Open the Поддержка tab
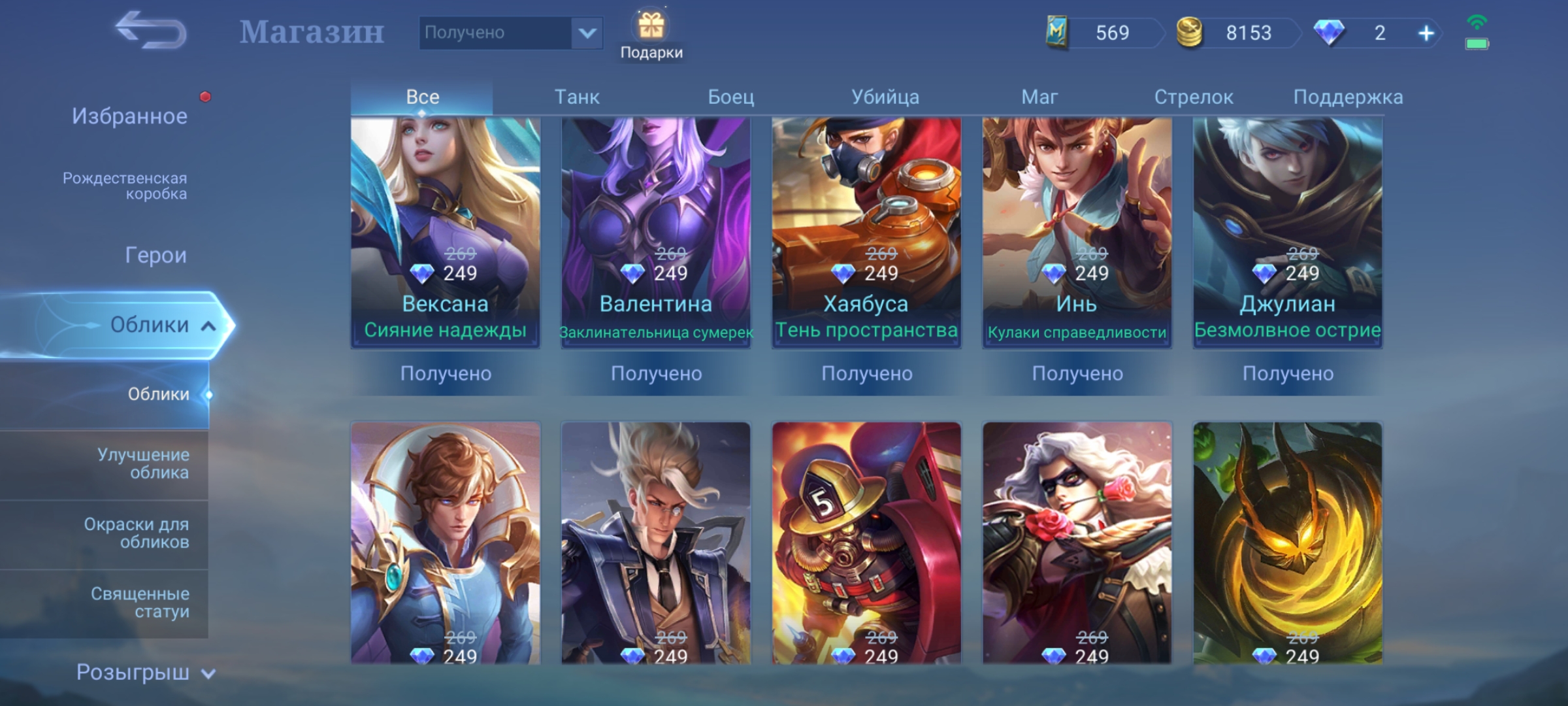The width and height of the screenshot is (1568, 706). click(x=1347, y=97)
